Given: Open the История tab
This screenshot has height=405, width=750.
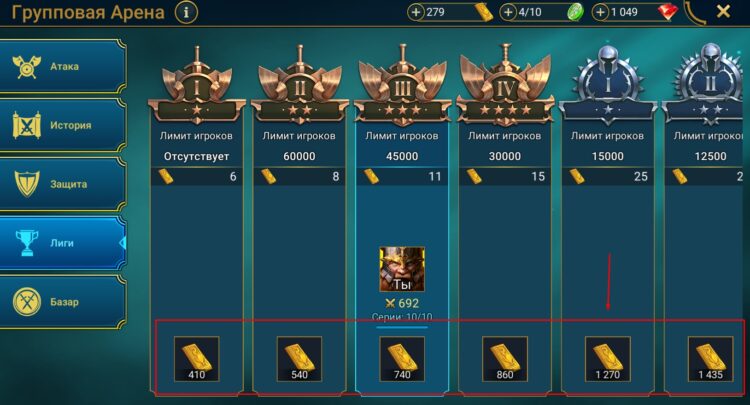Looking at the screenshot, I should 65,126.
